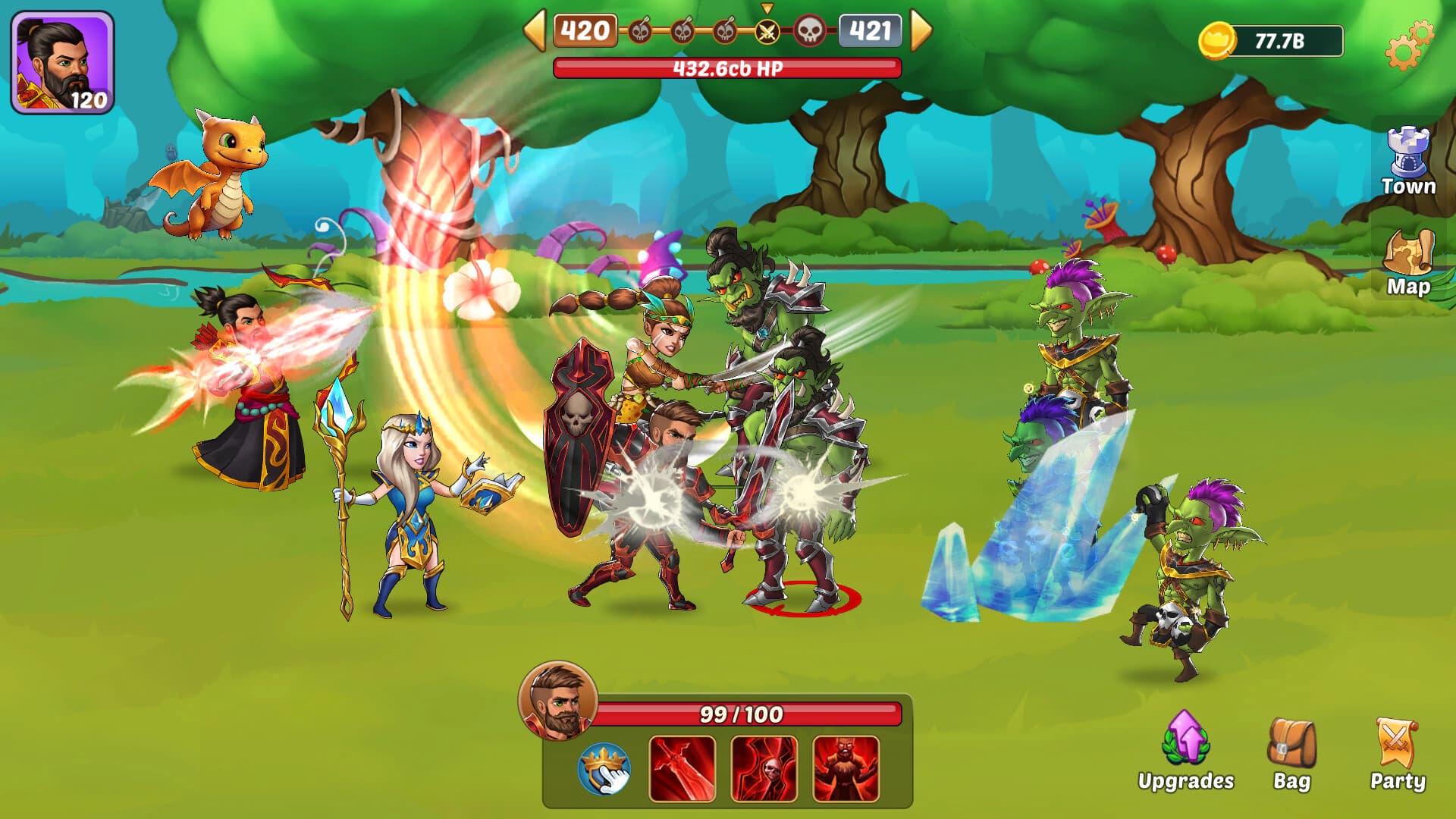Viewport: 1456px width, 819px height.
Task: Go to Town
Action: pyautogui.click(x=1408, y=162)
